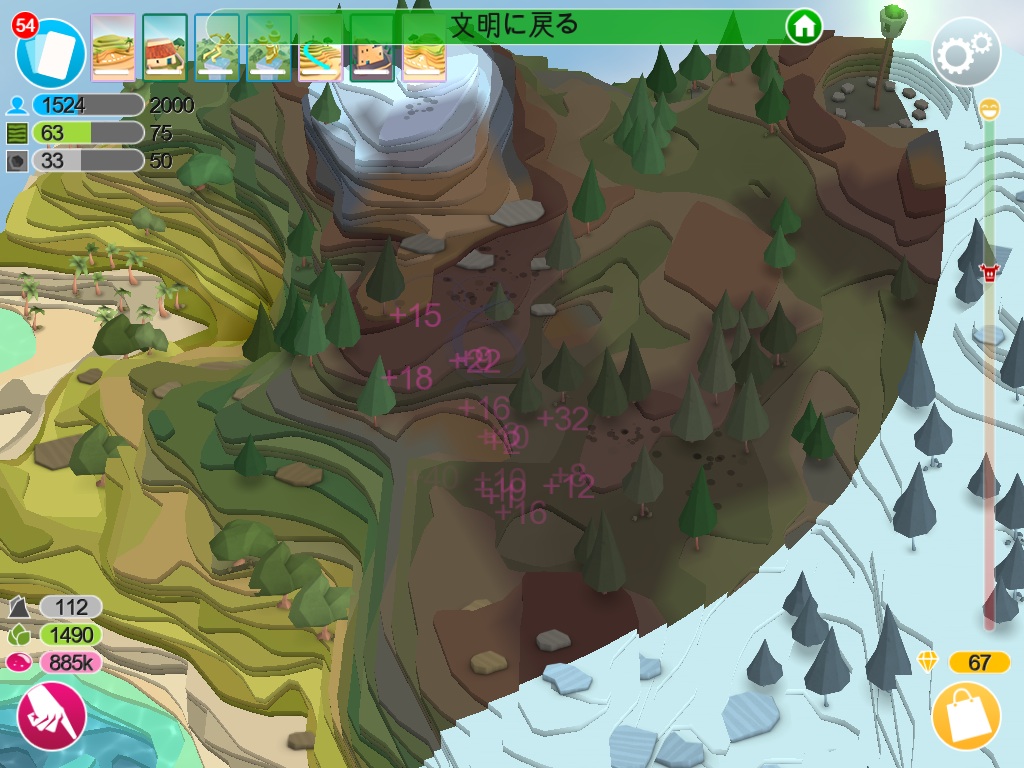Click the green home icon button

pyautogui.click(x=803, y=27)
